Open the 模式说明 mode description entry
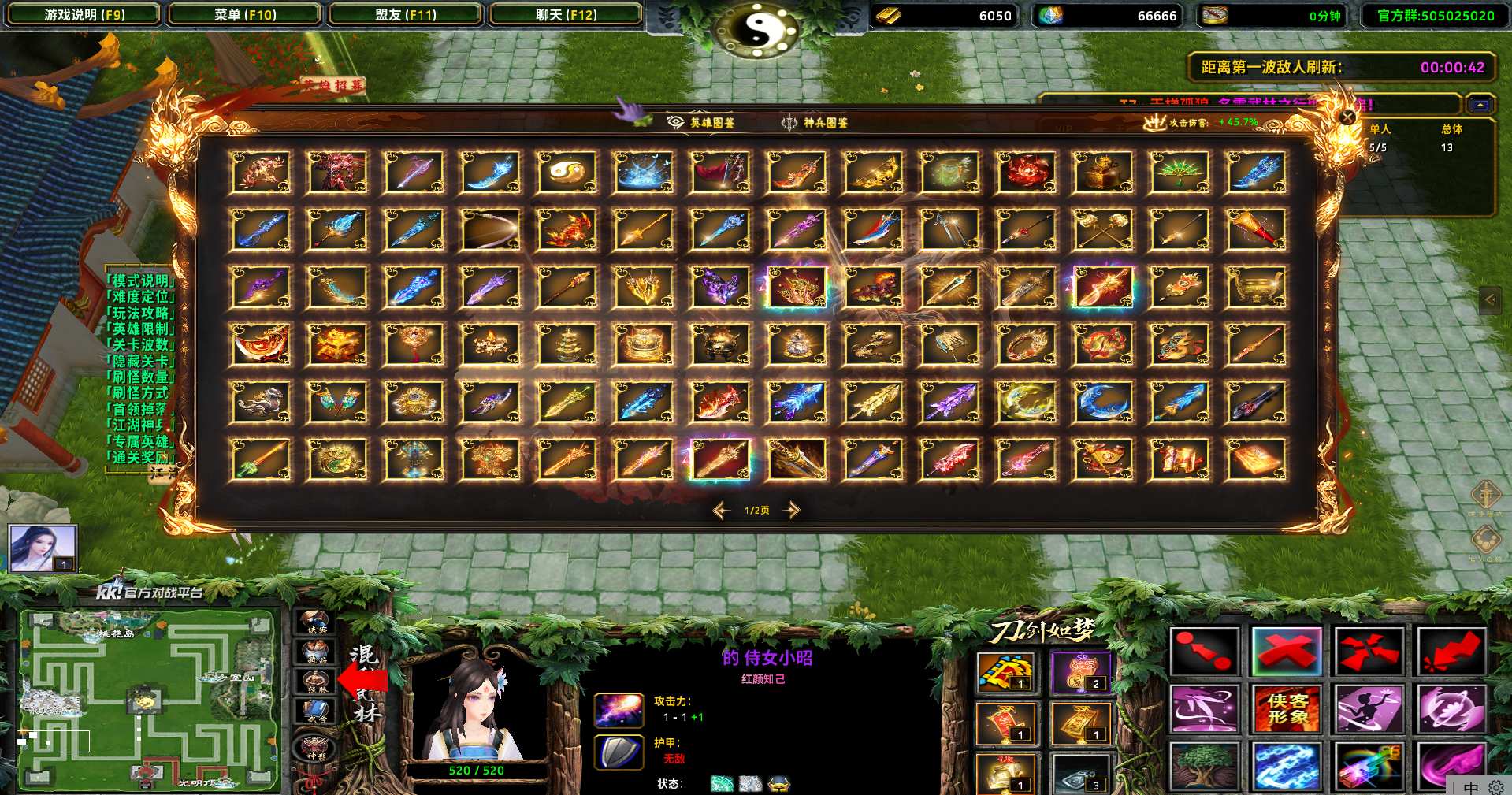The width and height of the screenshot is (1512, 795). coord(140,280)
